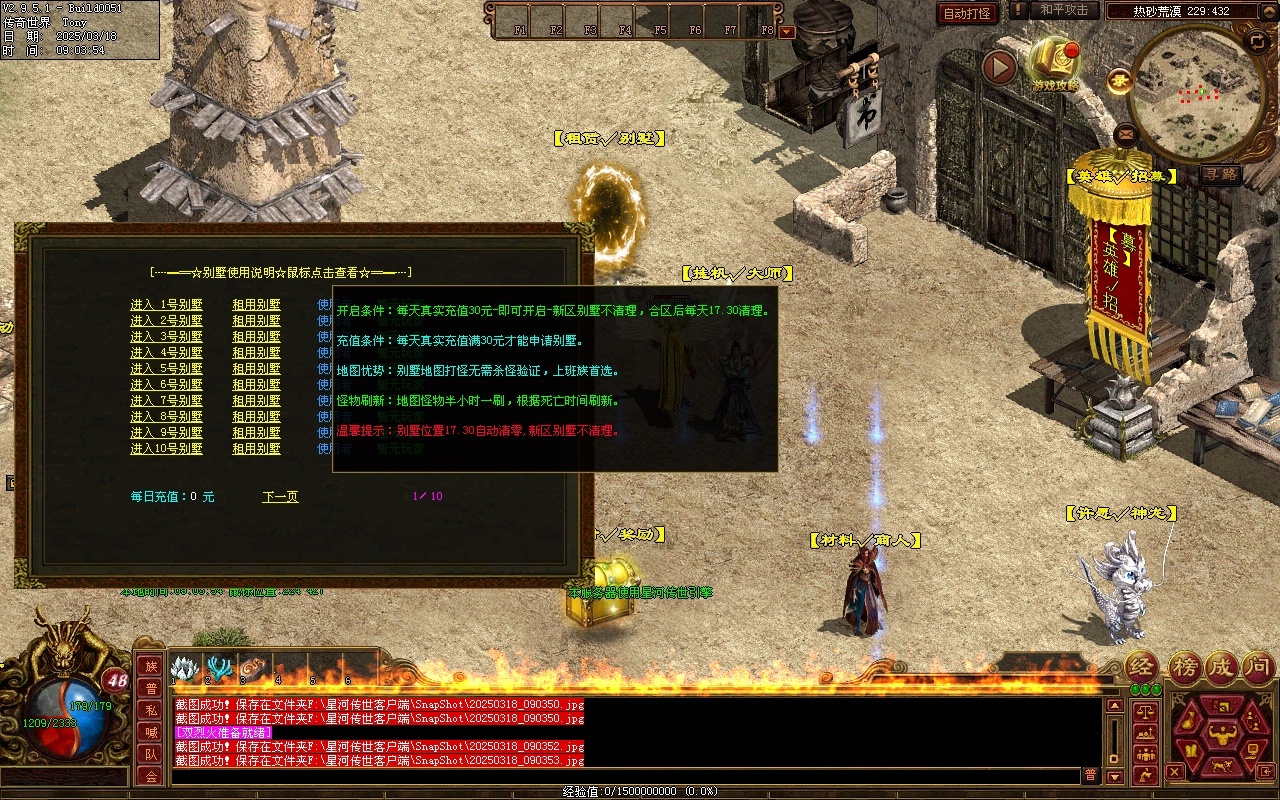Click the circular minimap
The image size is (1280, 800).
pyautogui.click(x=1195, y=93)
